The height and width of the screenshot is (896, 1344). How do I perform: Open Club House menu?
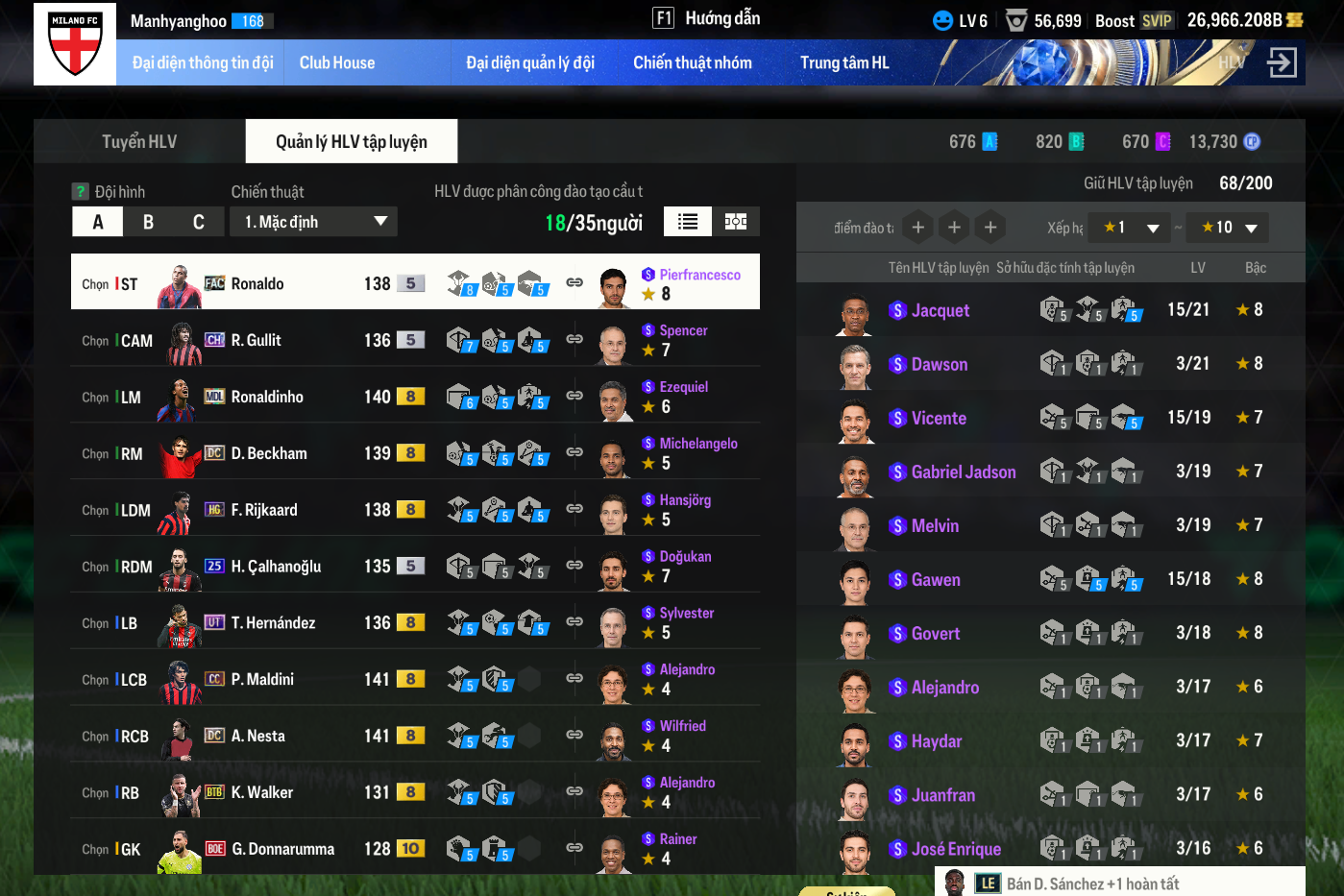pos(337,63)
